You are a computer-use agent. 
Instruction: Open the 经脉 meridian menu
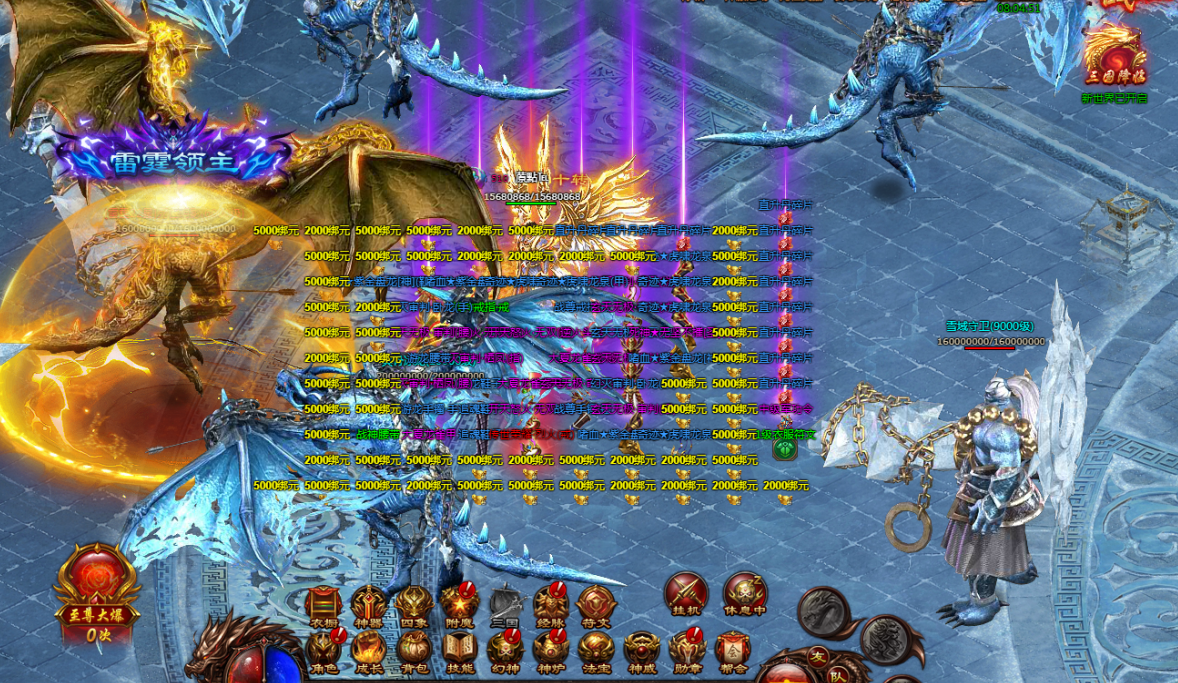pos(551,605)
